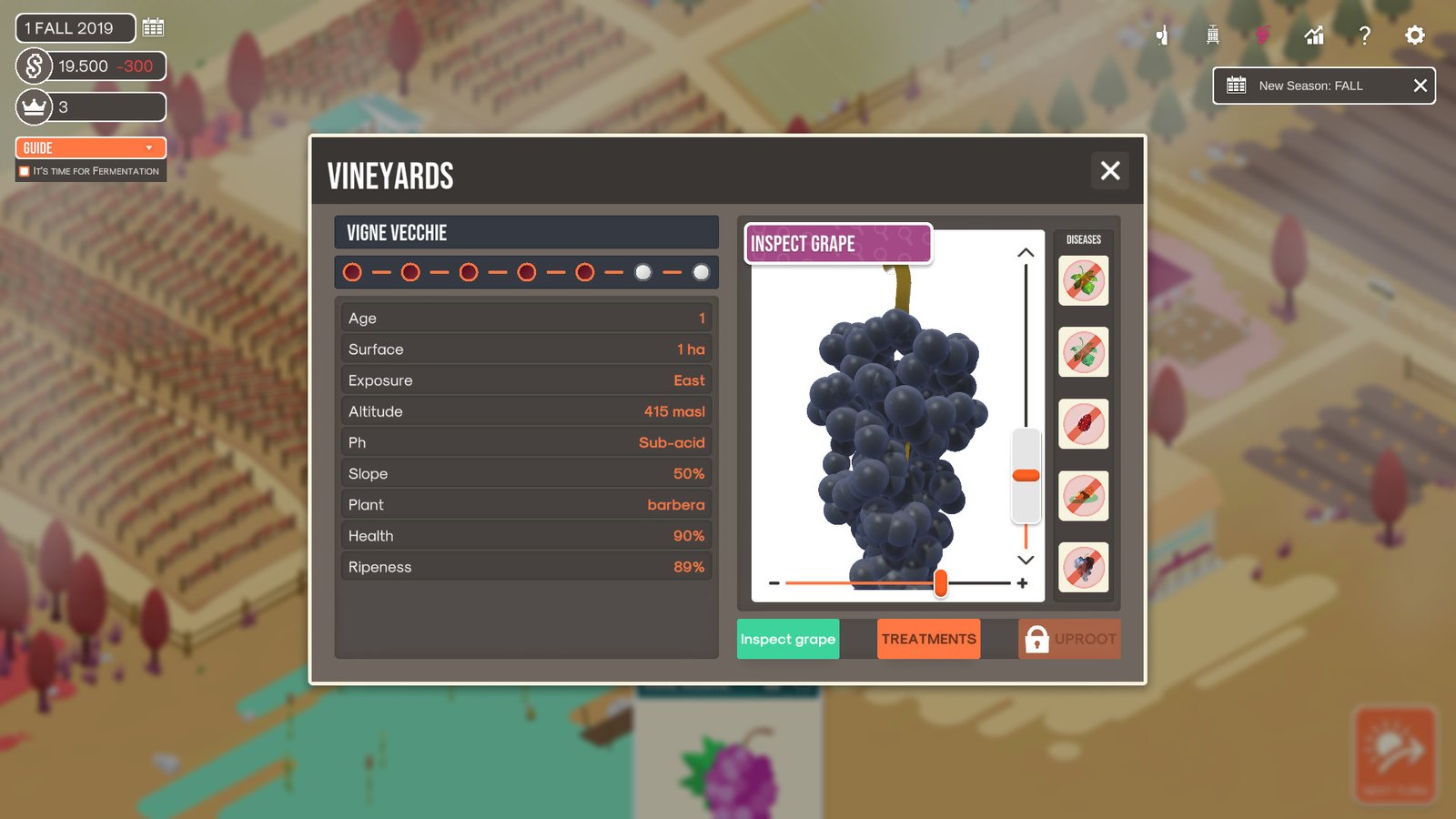This screenshot has width=1456, height=819.
Task: Click the zoom-in up arrow above the slider
Action: [x=1026, y=254]
